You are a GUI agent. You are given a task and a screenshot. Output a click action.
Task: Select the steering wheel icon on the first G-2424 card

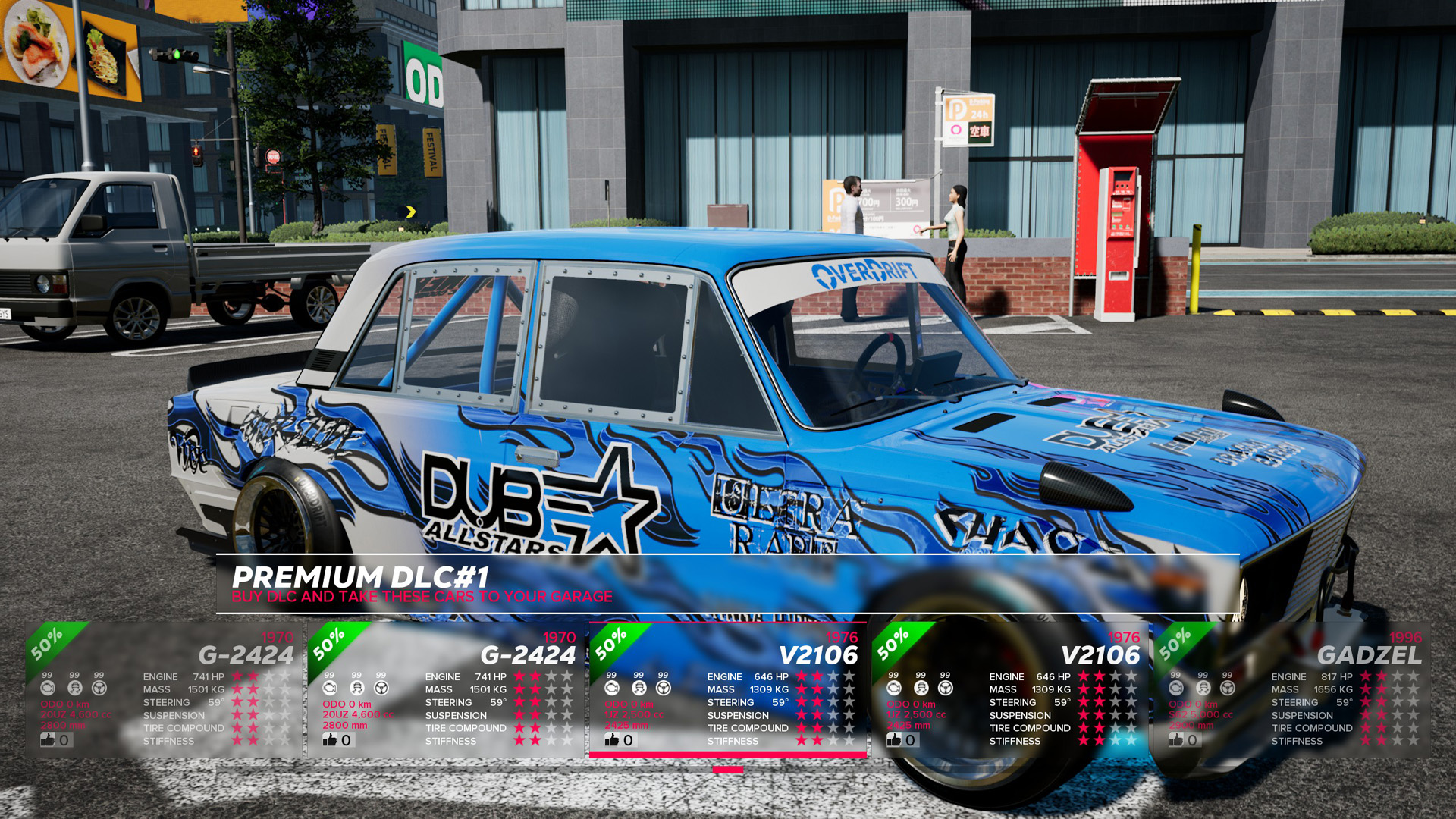99,689
